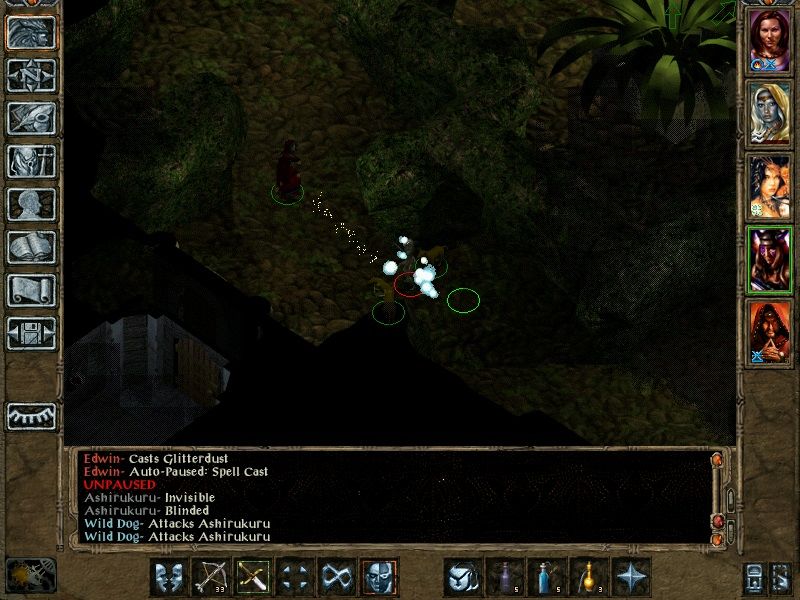
Task: Open the priest scroll screen
Action: (31, 290)
